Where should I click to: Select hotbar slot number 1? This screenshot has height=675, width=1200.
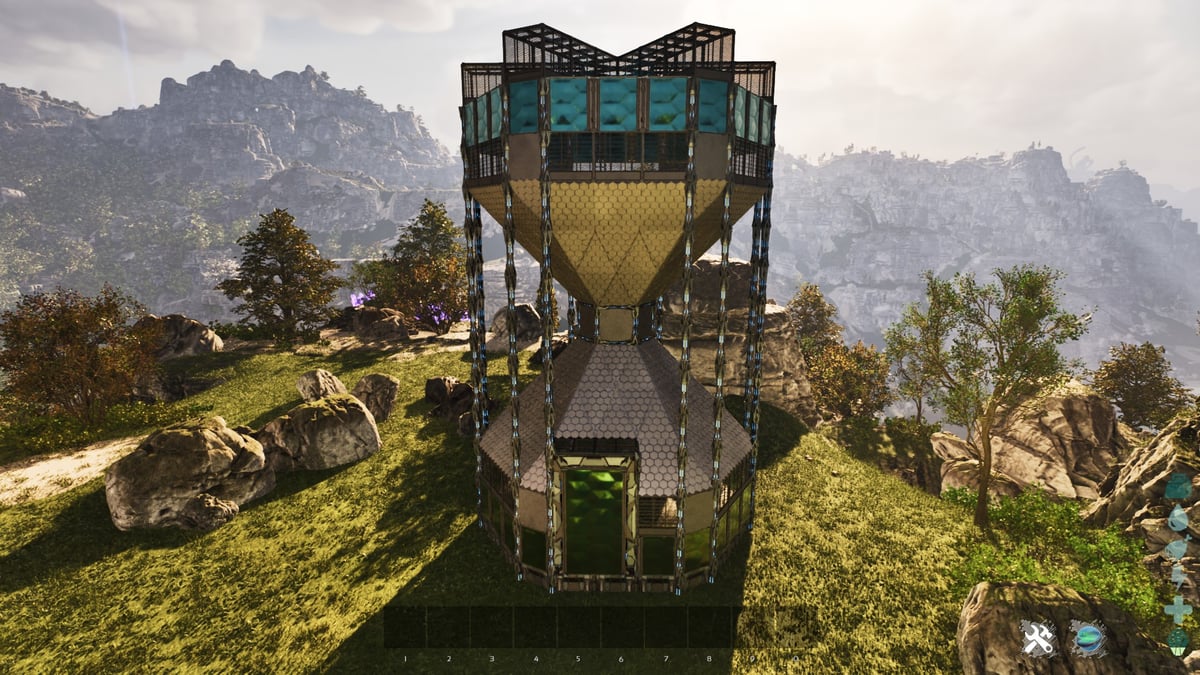[405, 627]
